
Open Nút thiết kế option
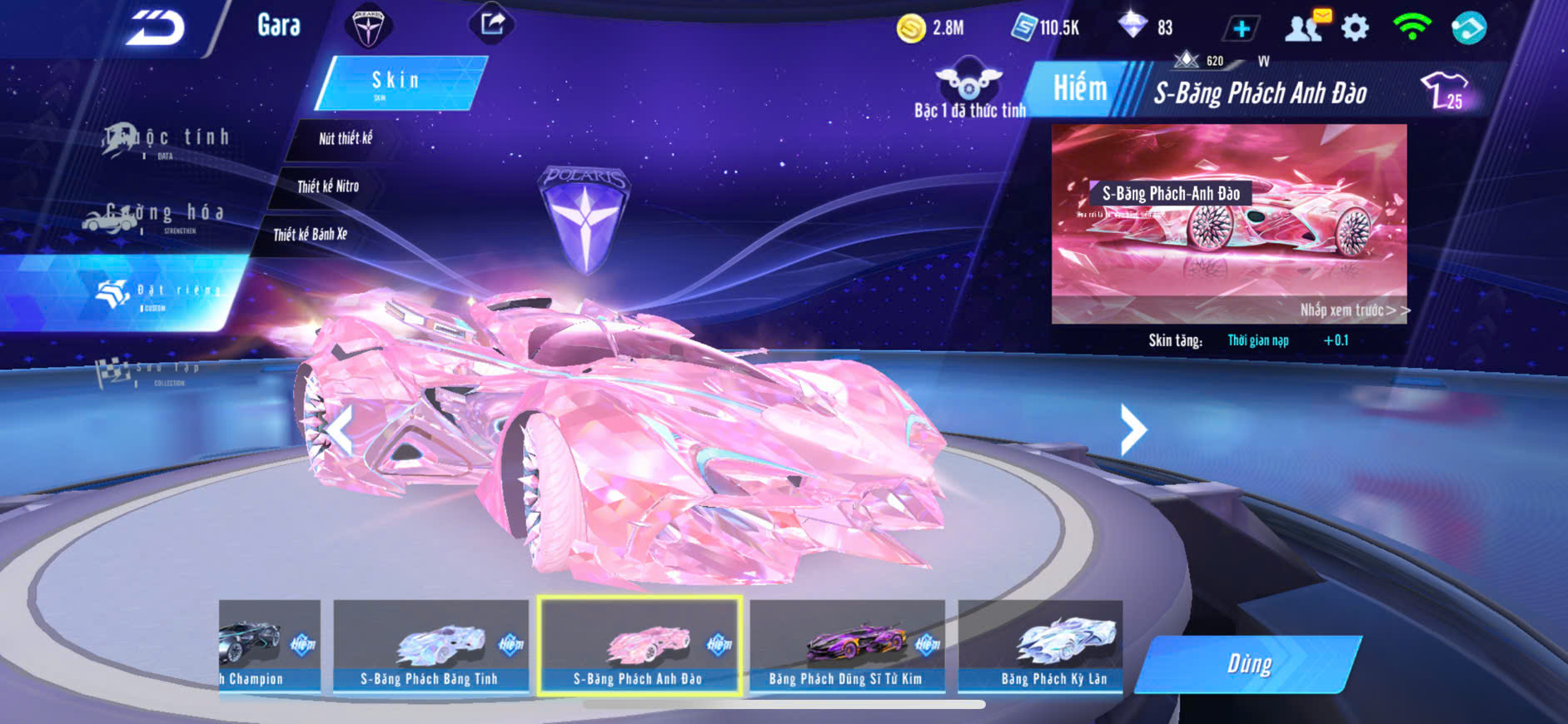coord(345,139)
